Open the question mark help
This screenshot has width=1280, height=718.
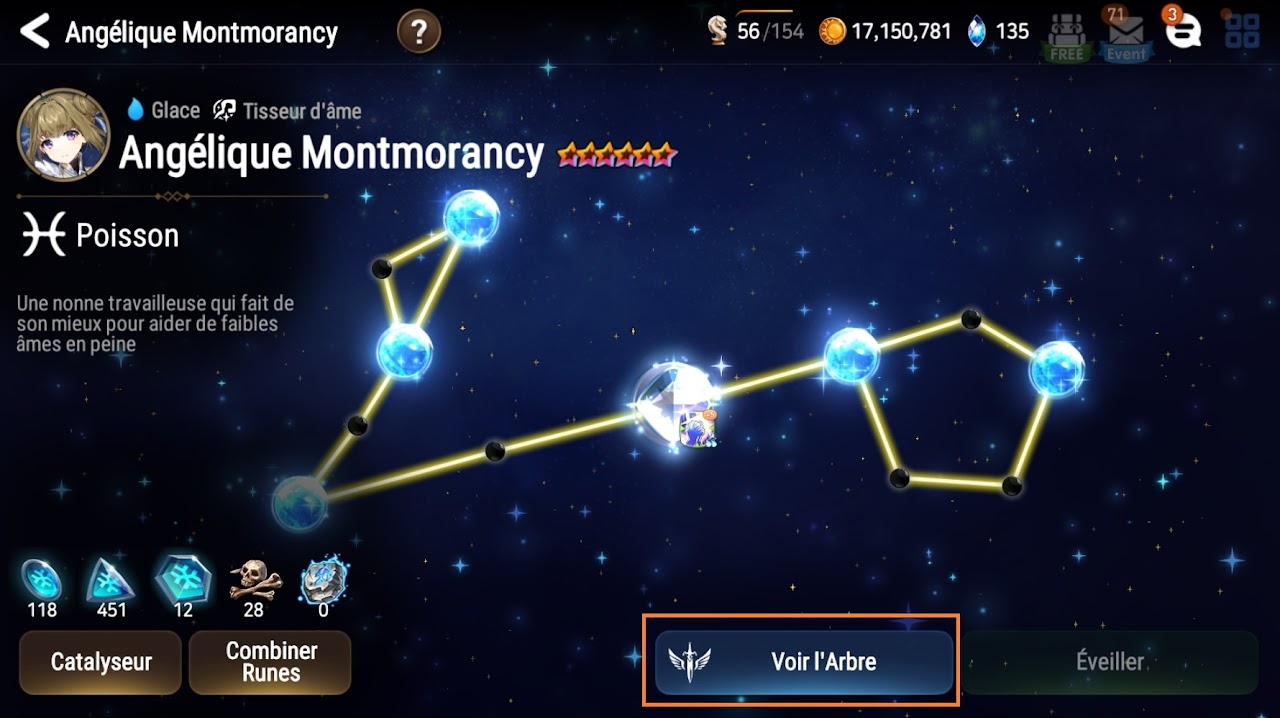[419, 32]
